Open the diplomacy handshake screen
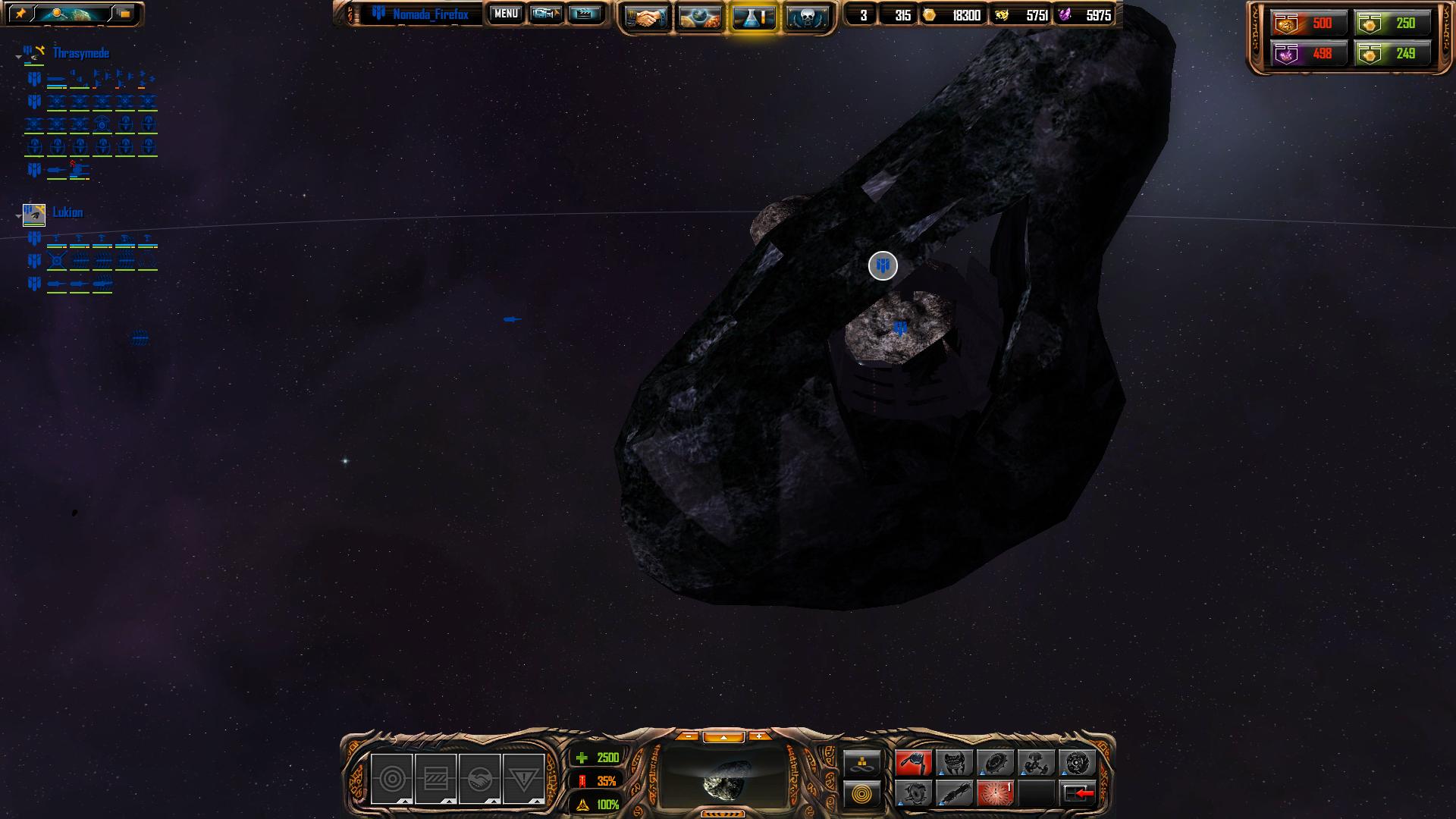This screenshot has width=1456, height=819. tap(646, 17)
